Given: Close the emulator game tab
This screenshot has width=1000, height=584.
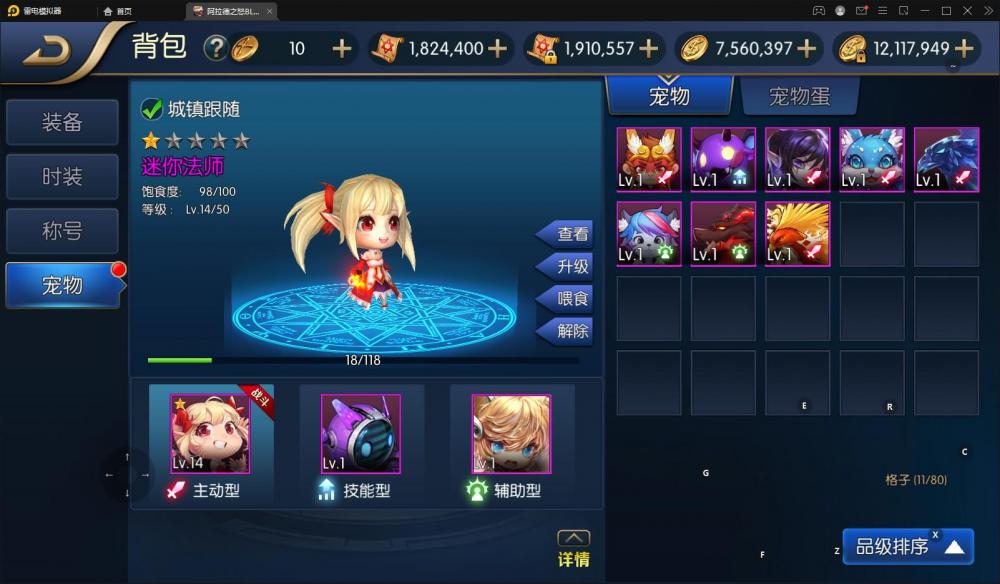Looking at the screenshot, I should point(270,11).
